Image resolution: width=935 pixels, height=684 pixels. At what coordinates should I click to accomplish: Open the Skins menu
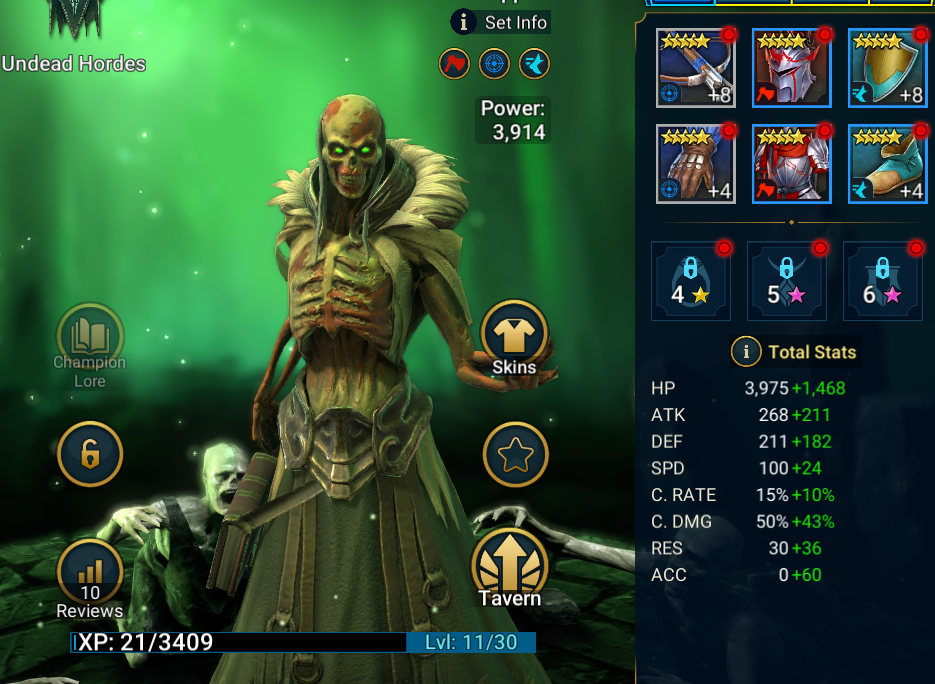click(x=514, y=335)
